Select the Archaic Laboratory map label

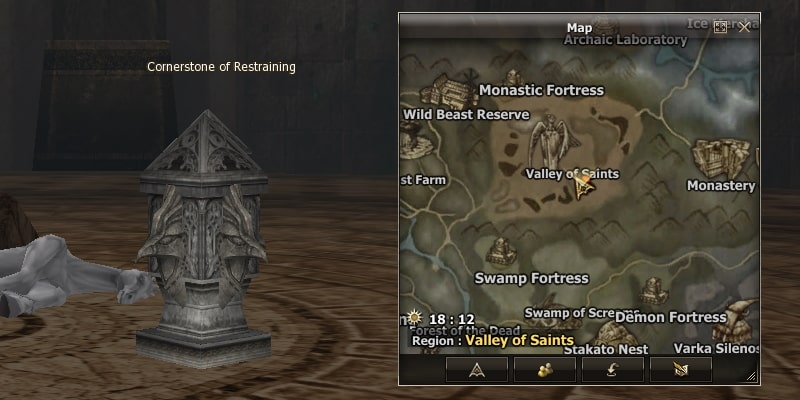point(625,40)
